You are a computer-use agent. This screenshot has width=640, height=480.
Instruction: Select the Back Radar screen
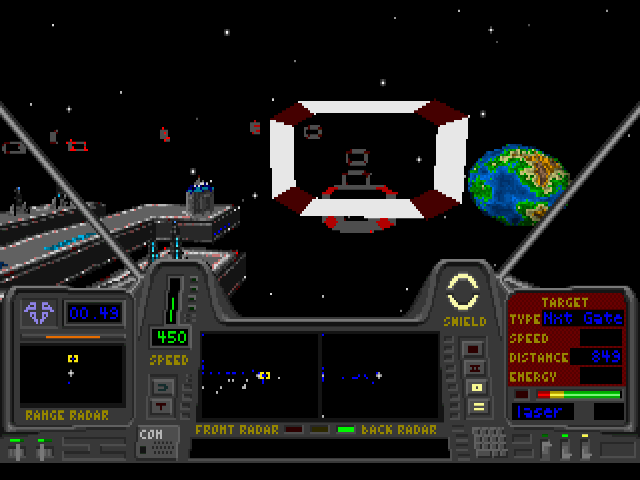pos(380,375)
